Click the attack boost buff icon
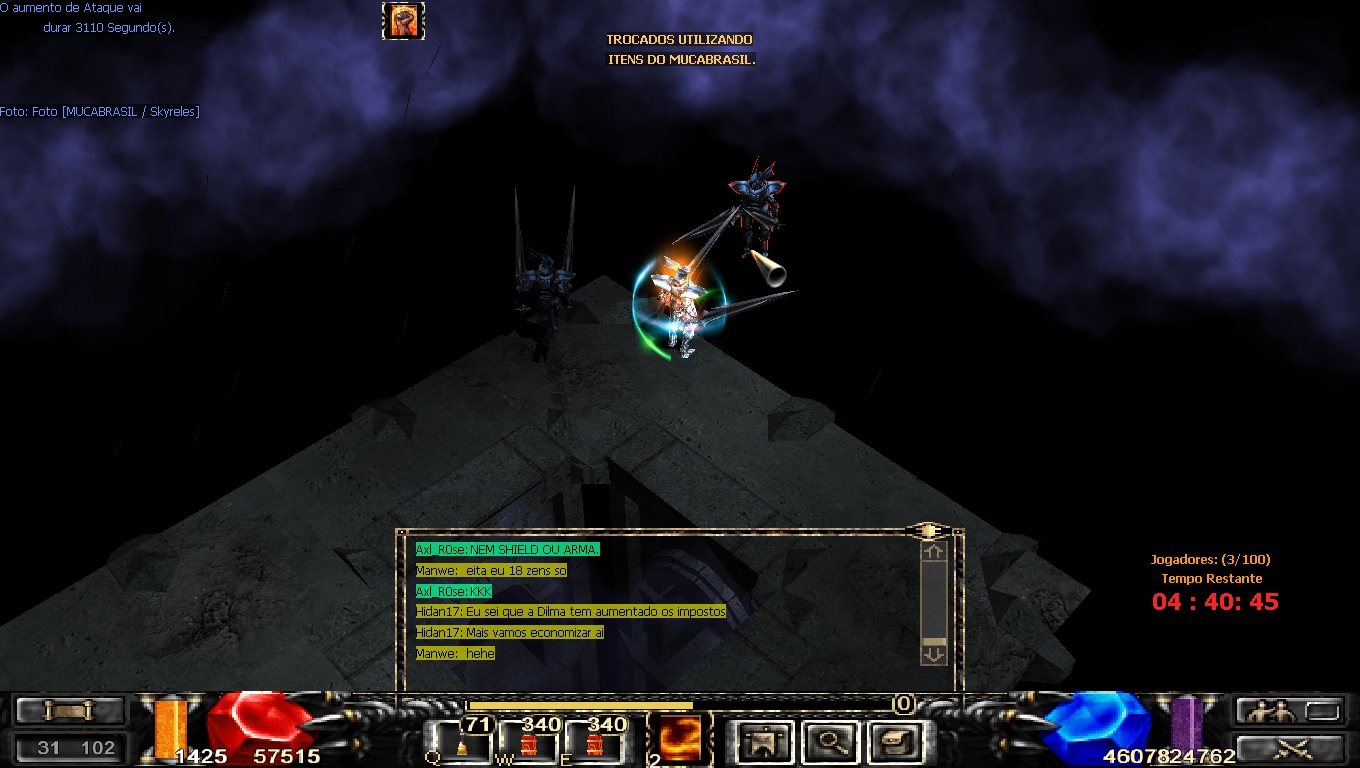The height and width of the screenshot is (768, 1360). pyautogui.click(x=403, y=21)
